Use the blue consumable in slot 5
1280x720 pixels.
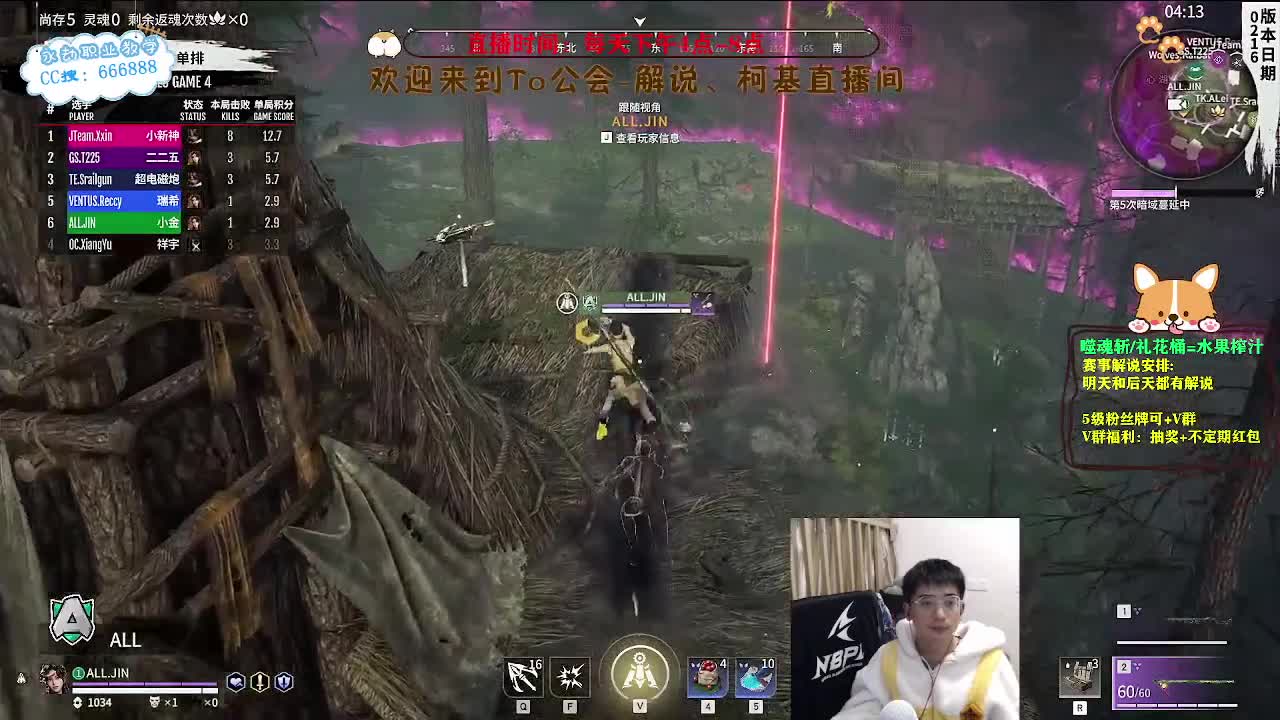755,677
